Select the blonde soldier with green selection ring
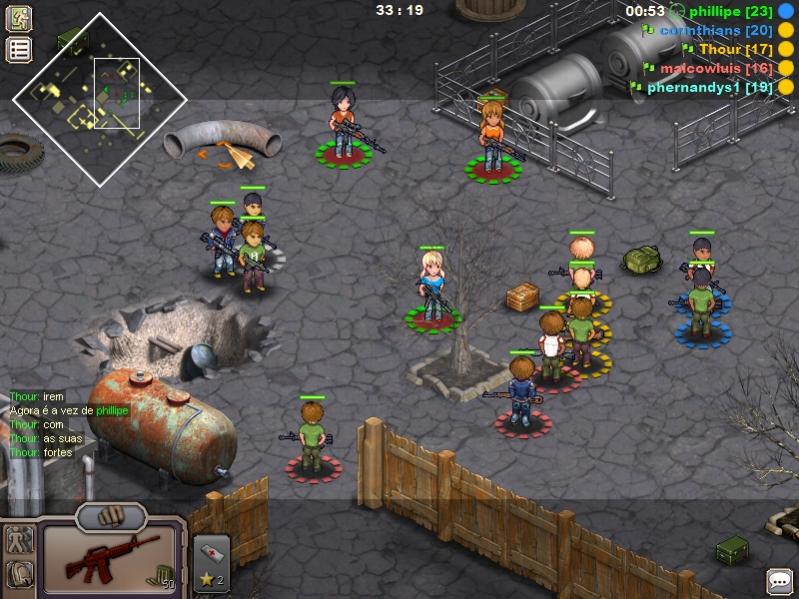Image resolution: width=799 pixels, height=599 pixels. click(433, 287)
